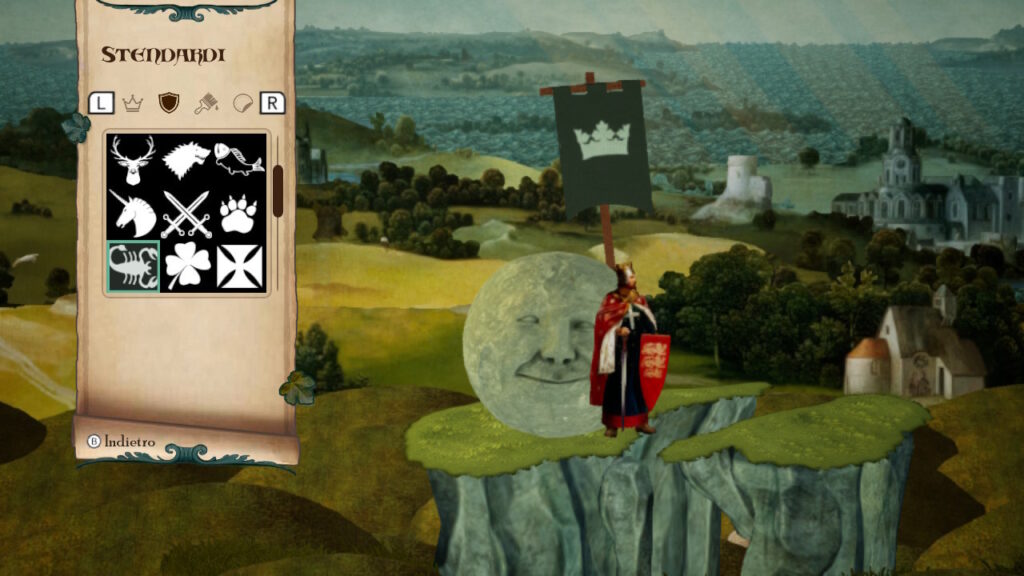Select the stag head banner emblem
The image size is (1024, 576).
tap(133, 160)
